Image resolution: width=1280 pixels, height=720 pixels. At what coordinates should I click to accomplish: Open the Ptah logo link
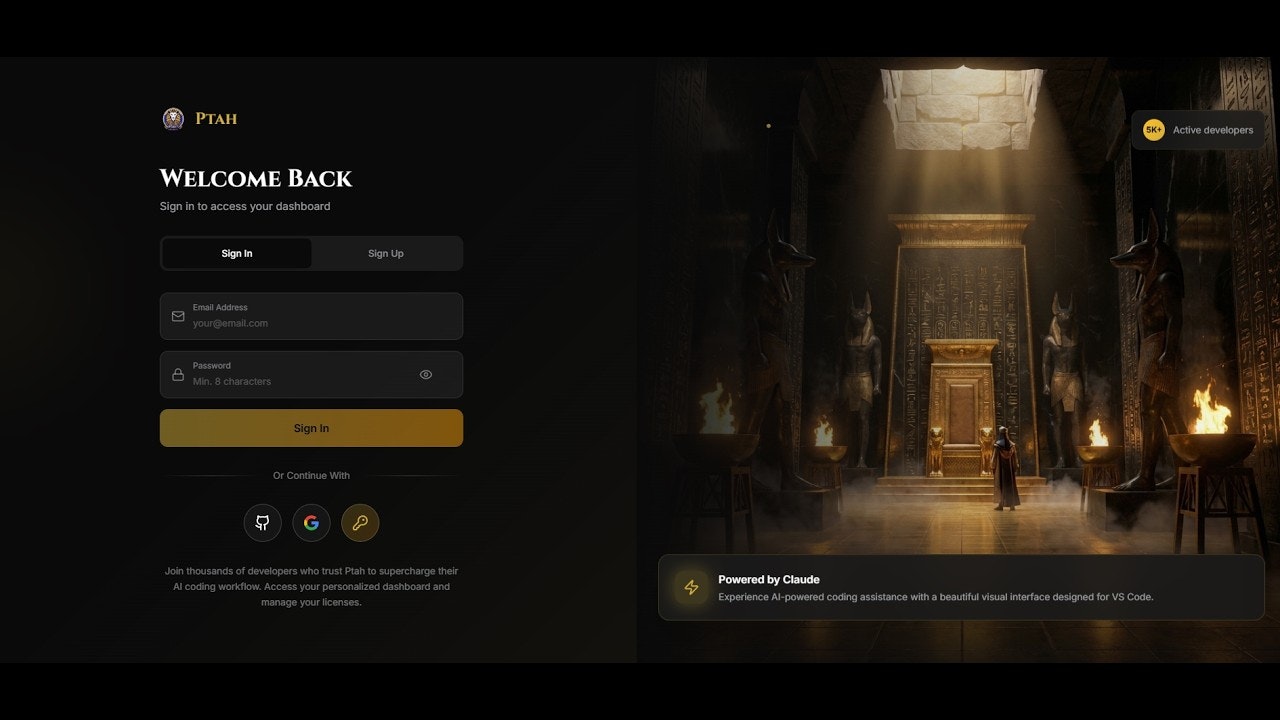201,119
